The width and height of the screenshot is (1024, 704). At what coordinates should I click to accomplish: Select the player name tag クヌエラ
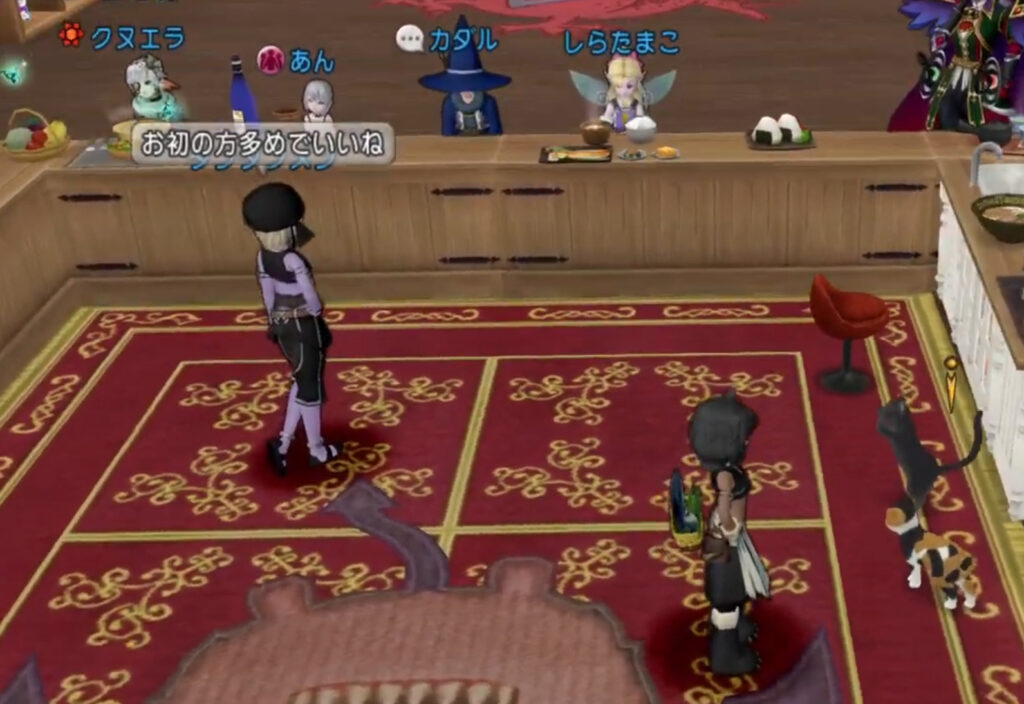coord(137,38)
